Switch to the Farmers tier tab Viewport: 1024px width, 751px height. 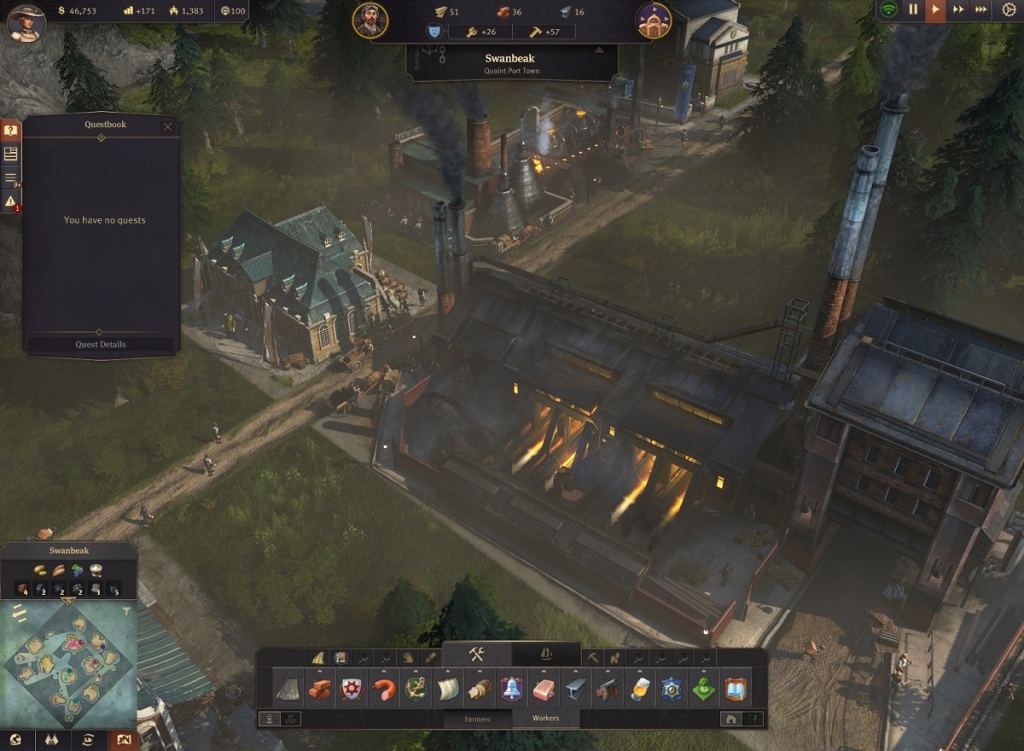(x=477, y=718)
